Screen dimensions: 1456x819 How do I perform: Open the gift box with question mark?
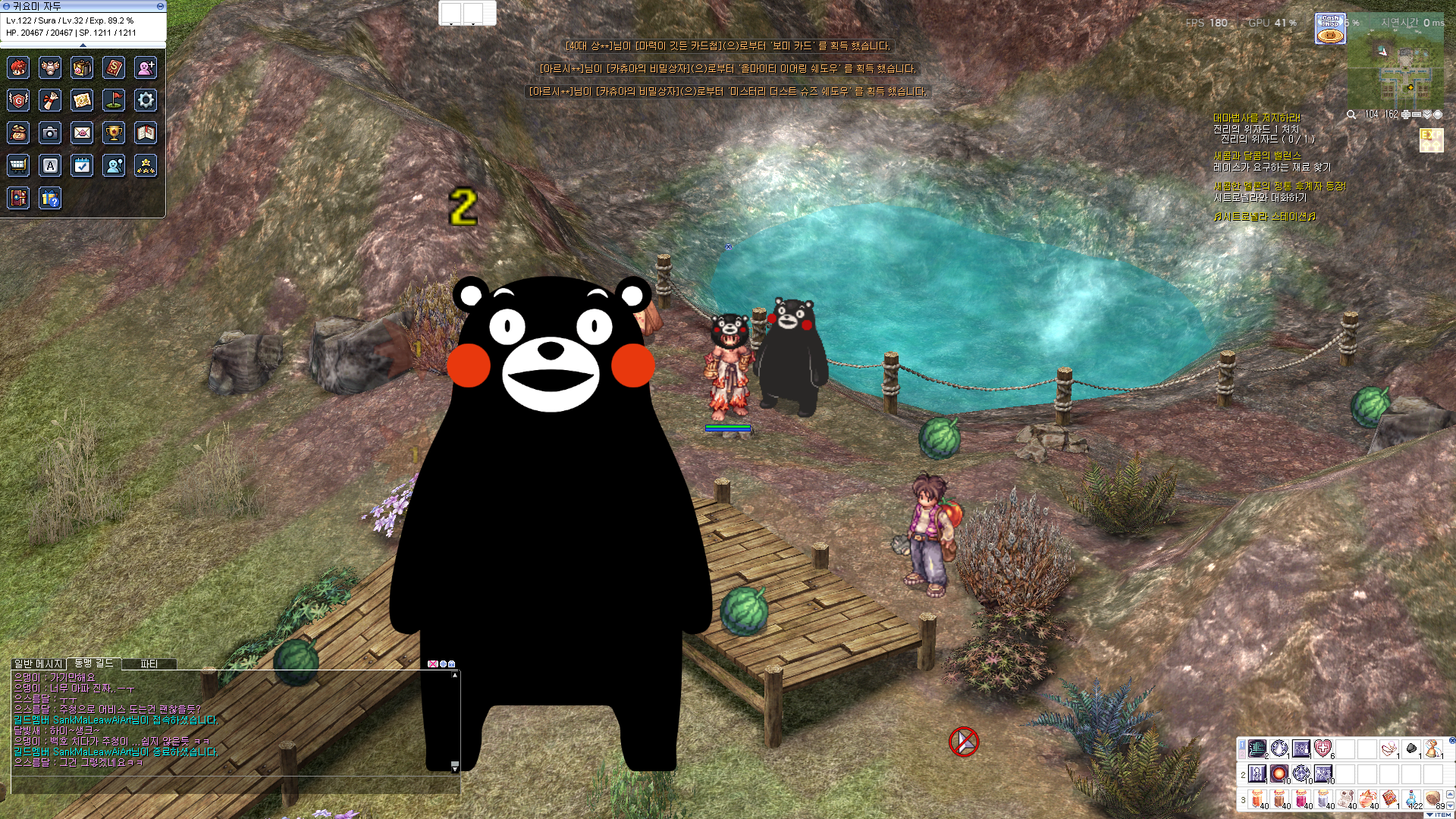pyautogui.click(x=50, y=199)
